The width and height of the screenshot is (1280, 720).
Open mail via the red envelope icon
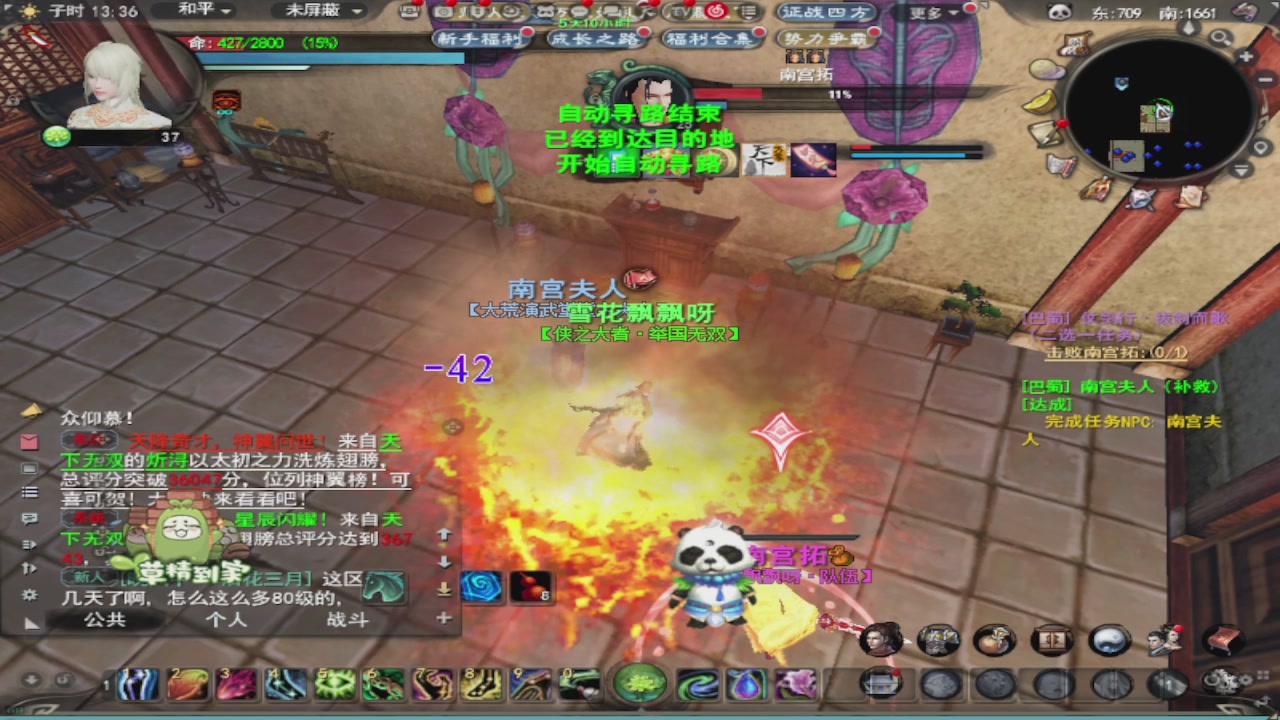pos(29,441)
